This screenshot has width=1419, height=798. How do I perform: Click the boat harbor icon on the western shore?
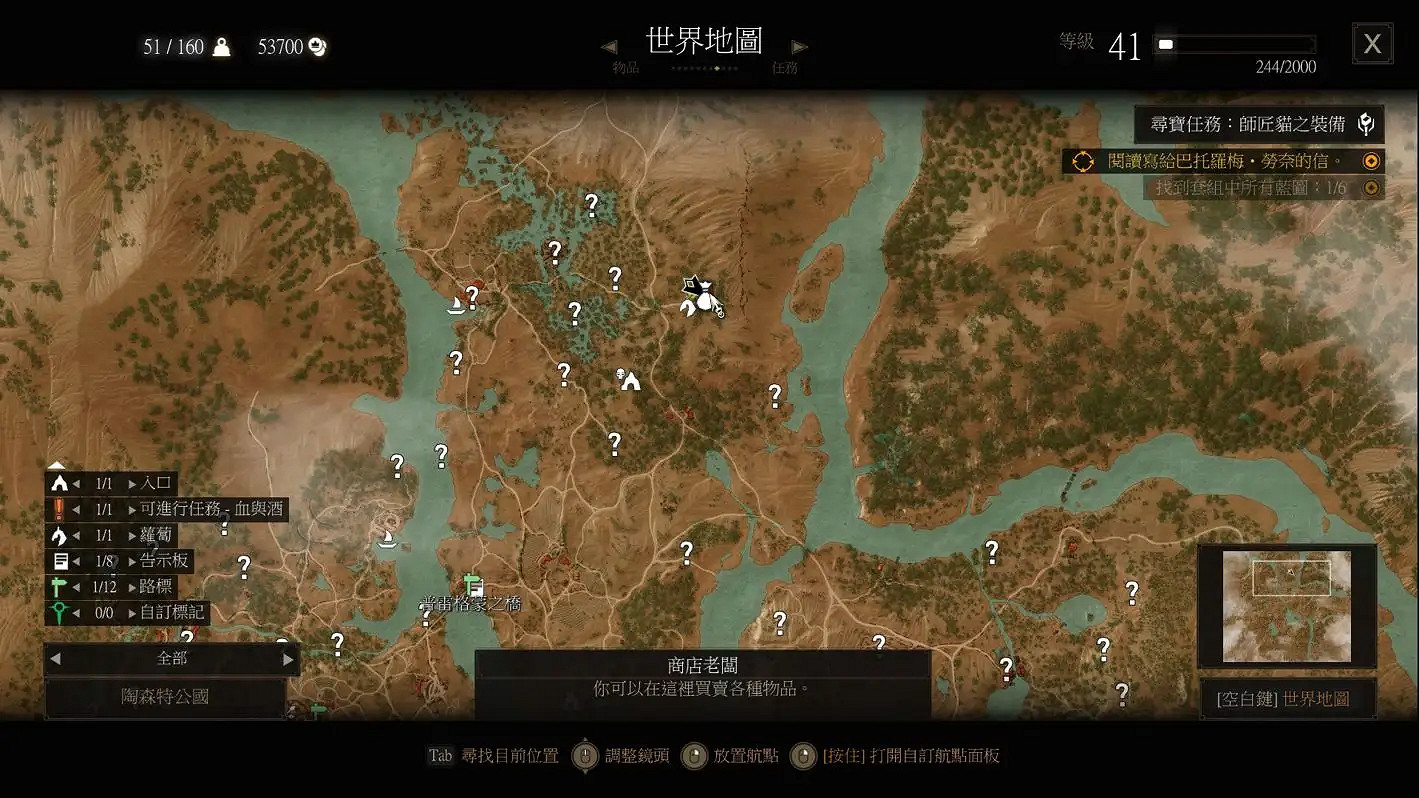click(x=387, y=540)
